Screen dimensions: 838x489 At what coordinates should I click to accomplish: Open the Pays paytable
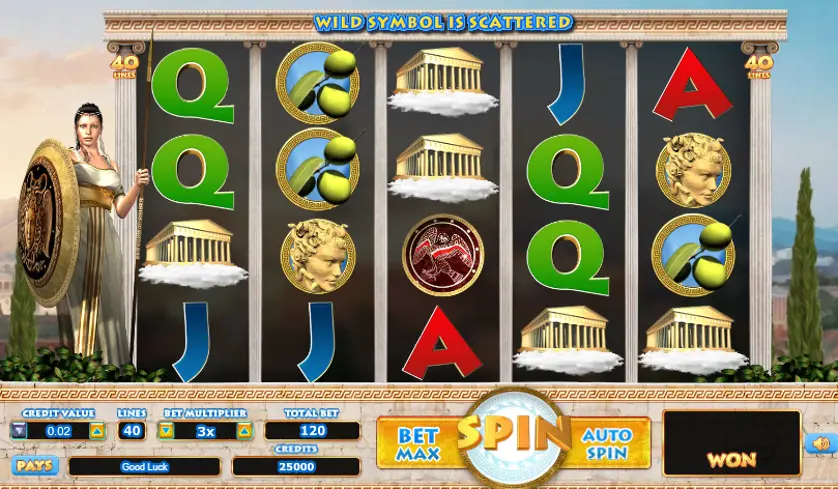coord(35,465)
